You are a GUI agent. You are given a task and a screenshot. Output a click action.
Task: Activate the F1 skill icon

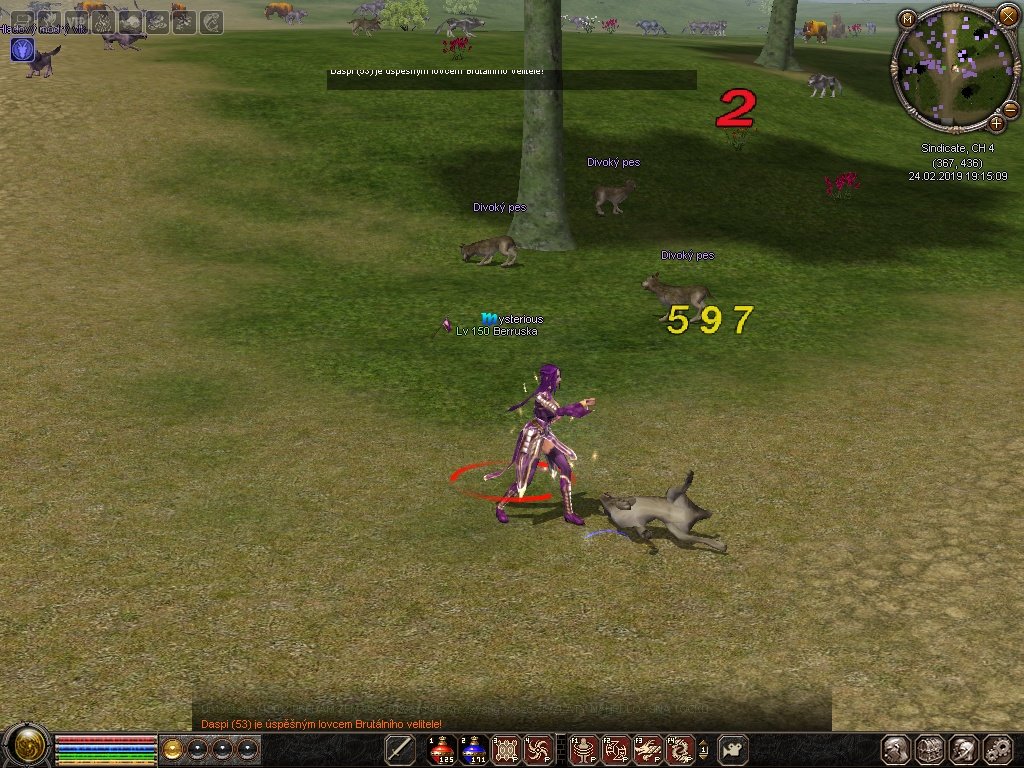pyautogui.click(x=583, y=749)
